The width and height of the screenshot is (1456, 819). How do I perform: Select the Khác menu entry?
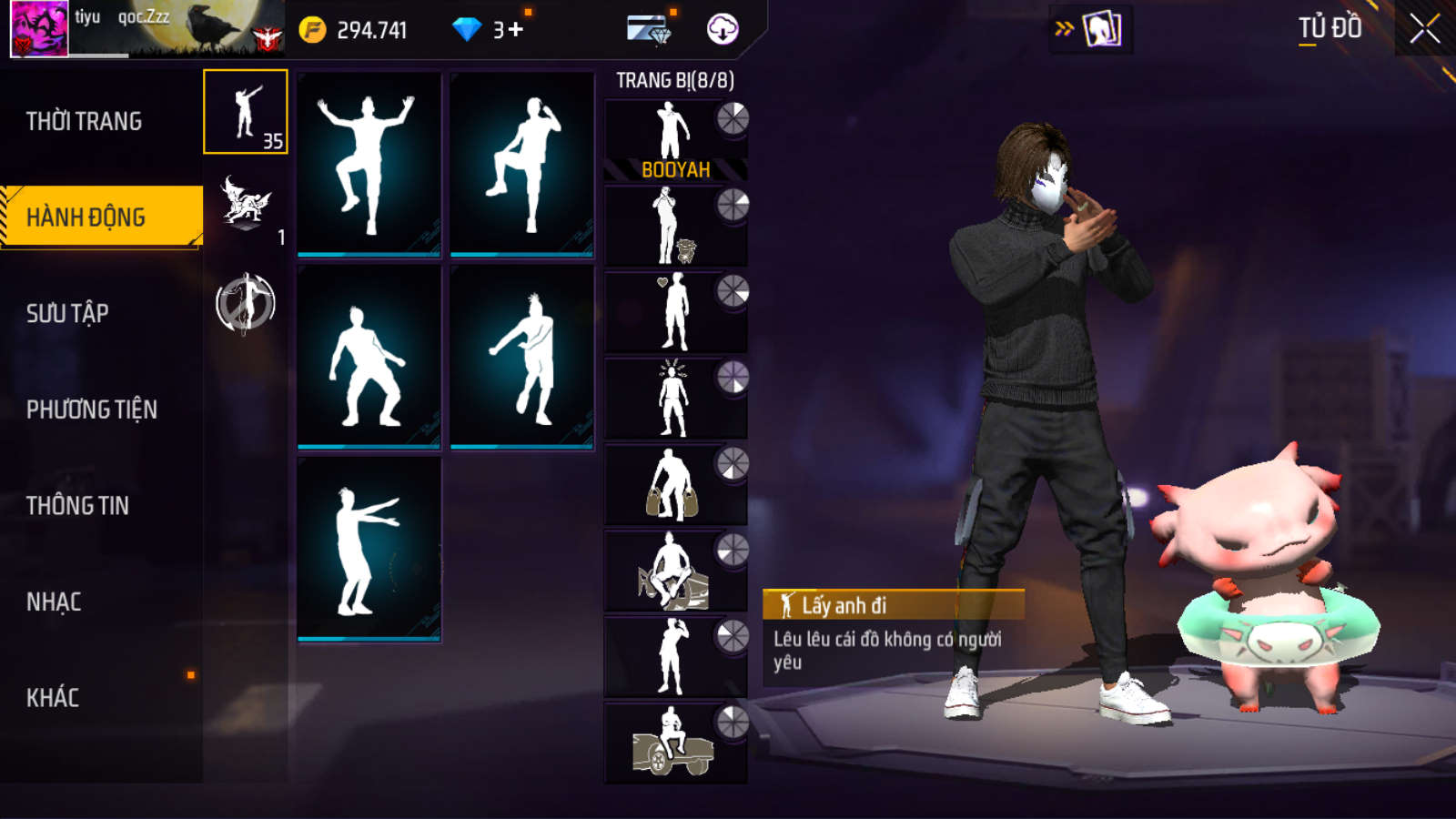tap(53, 698)
